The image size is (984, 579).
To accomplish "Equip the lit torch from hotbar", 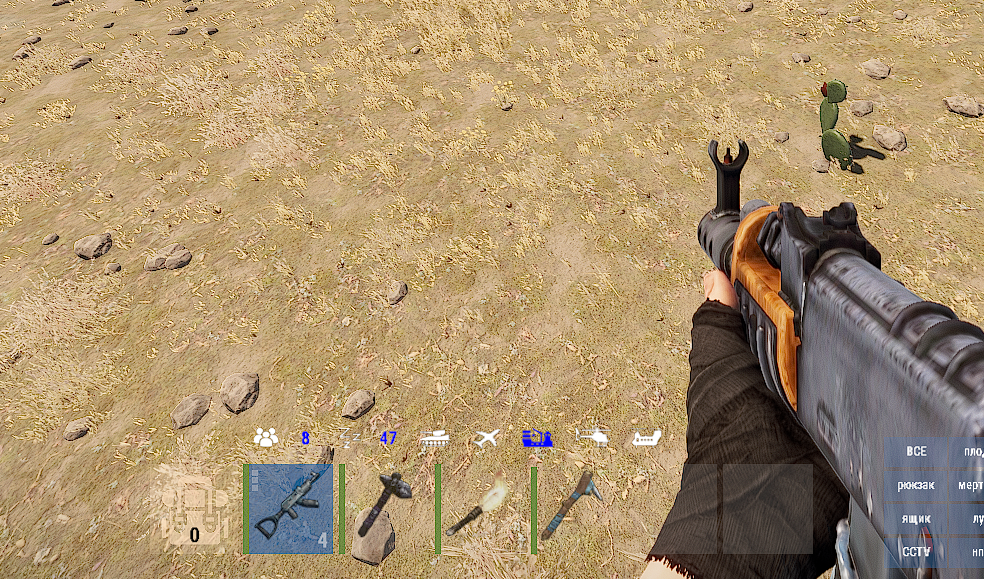I will (483, 508).
